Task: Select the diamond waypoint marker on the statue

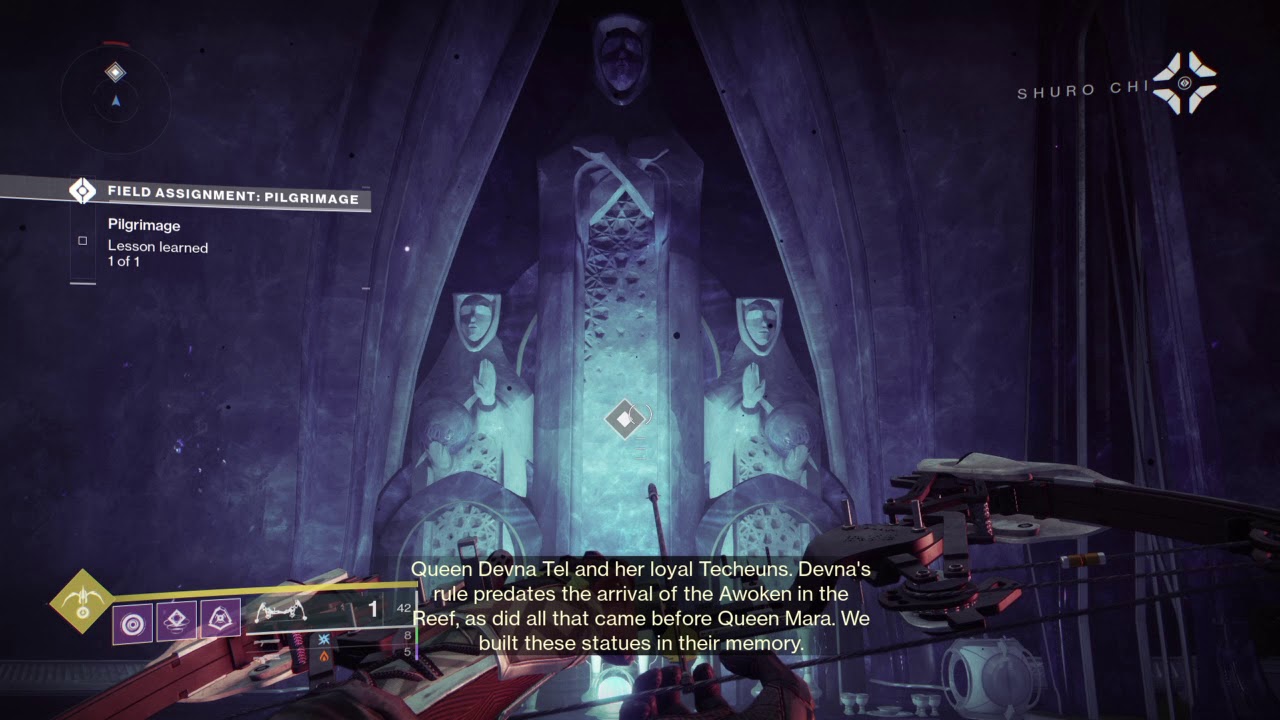Action: pos(625,419)
